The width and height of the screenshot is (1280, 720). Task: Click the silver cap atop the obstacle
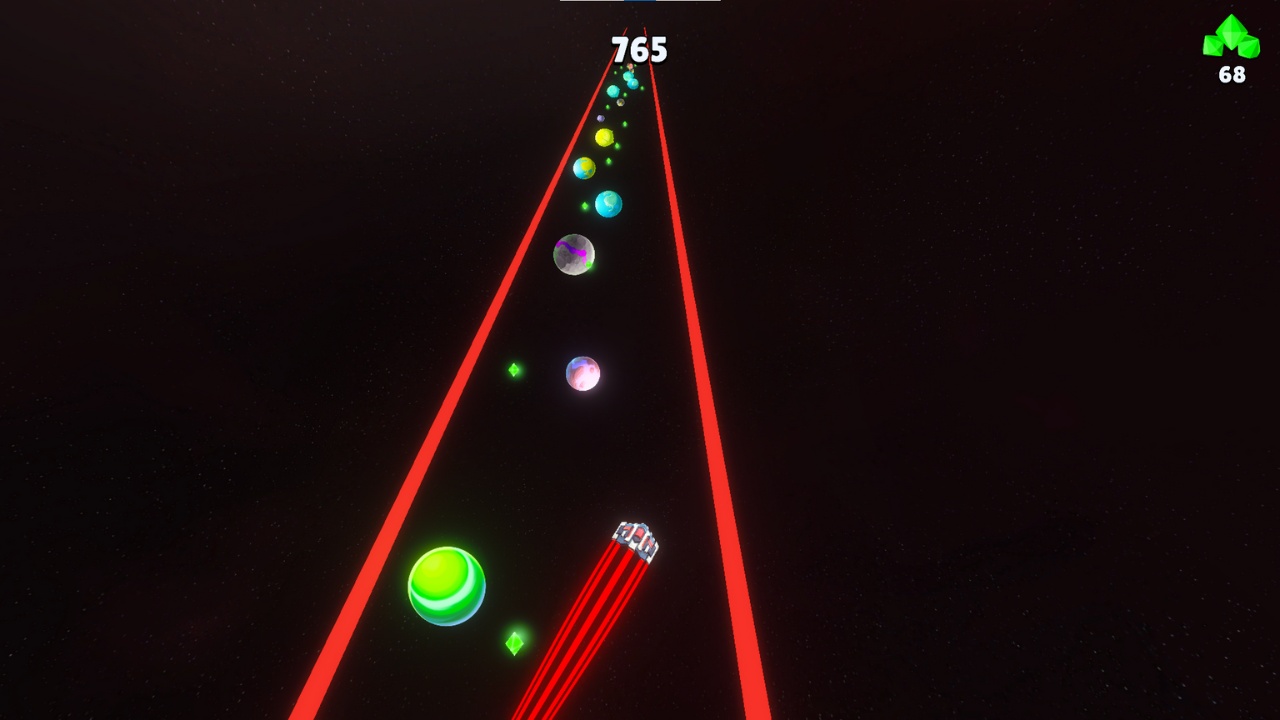pos(637,535)
